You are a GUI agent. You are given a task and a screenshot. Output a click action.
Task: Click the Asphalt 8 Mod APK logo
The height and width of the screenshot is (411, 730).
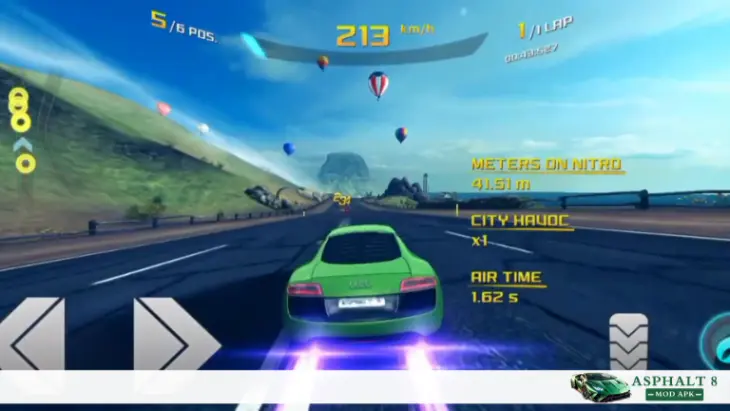tap(649, 387)
